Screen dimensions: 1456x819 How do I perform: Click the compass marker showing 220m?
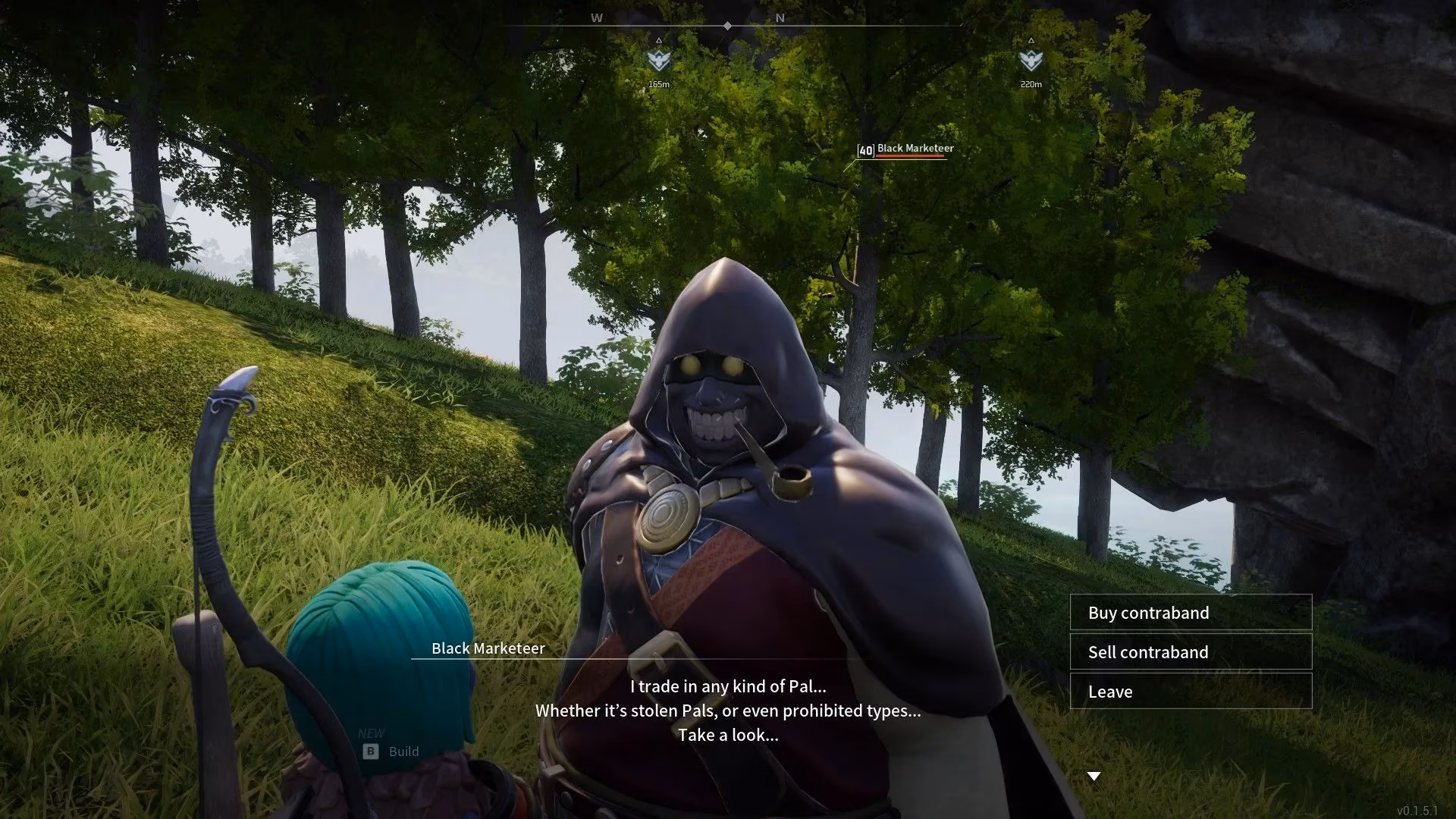pyautogui.click(x=1031, y=60)
